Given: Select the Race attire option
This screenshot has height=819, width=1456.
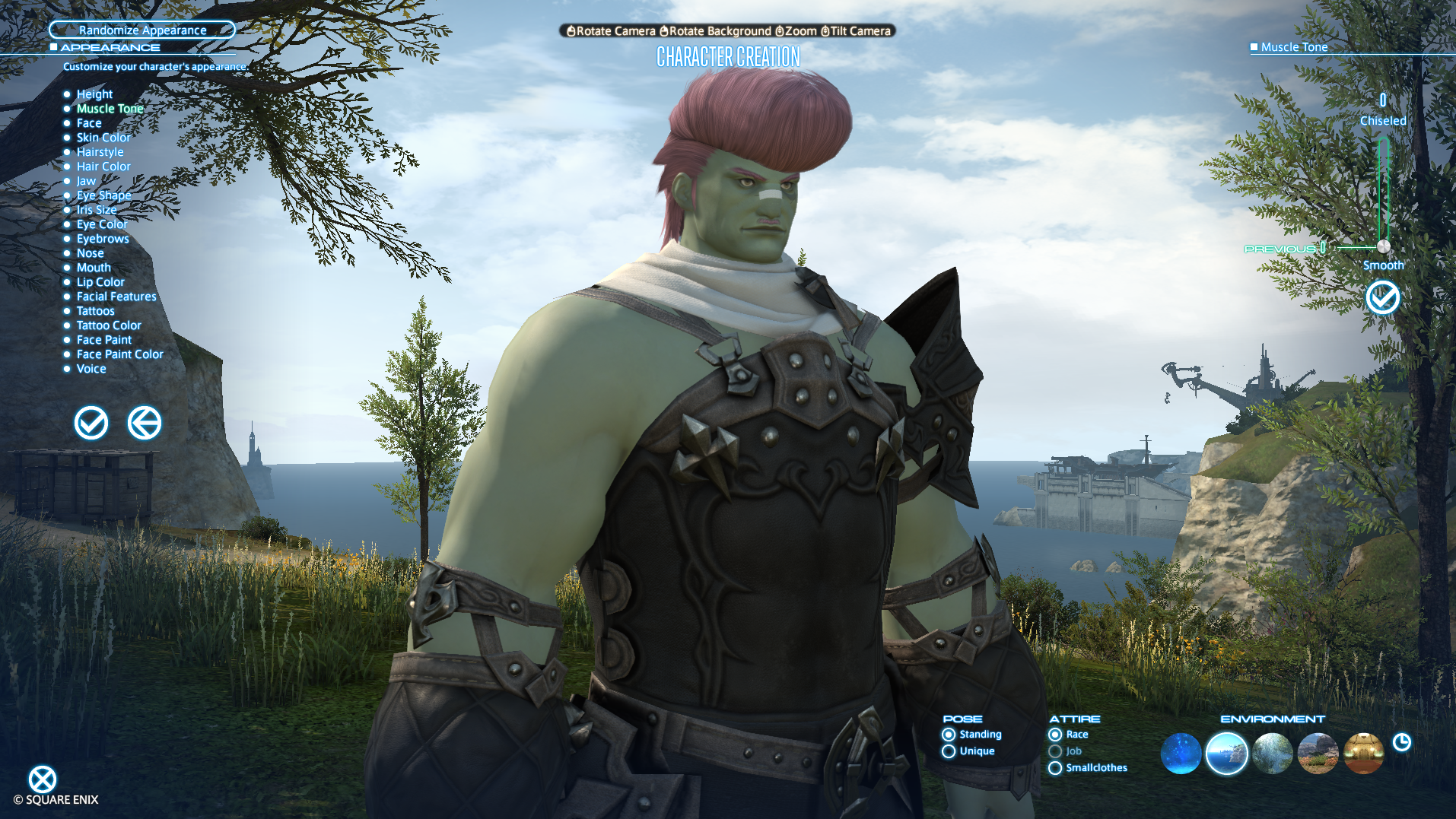Looking at the screenshot, I should click(1056, 735).
